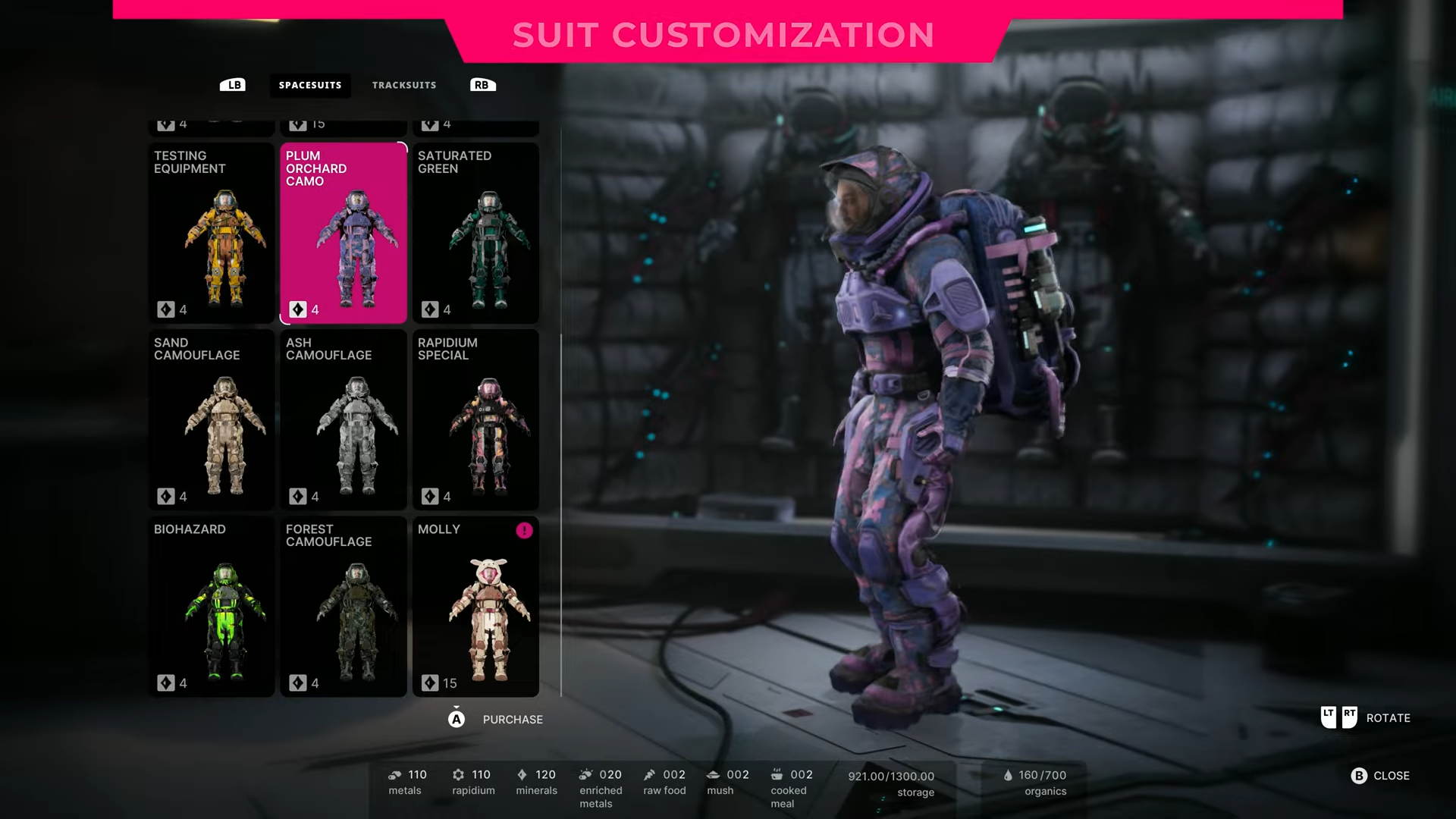Select the Rapidium Special suit
Screen dimensions: 1456x819
[x=475, y=419]
